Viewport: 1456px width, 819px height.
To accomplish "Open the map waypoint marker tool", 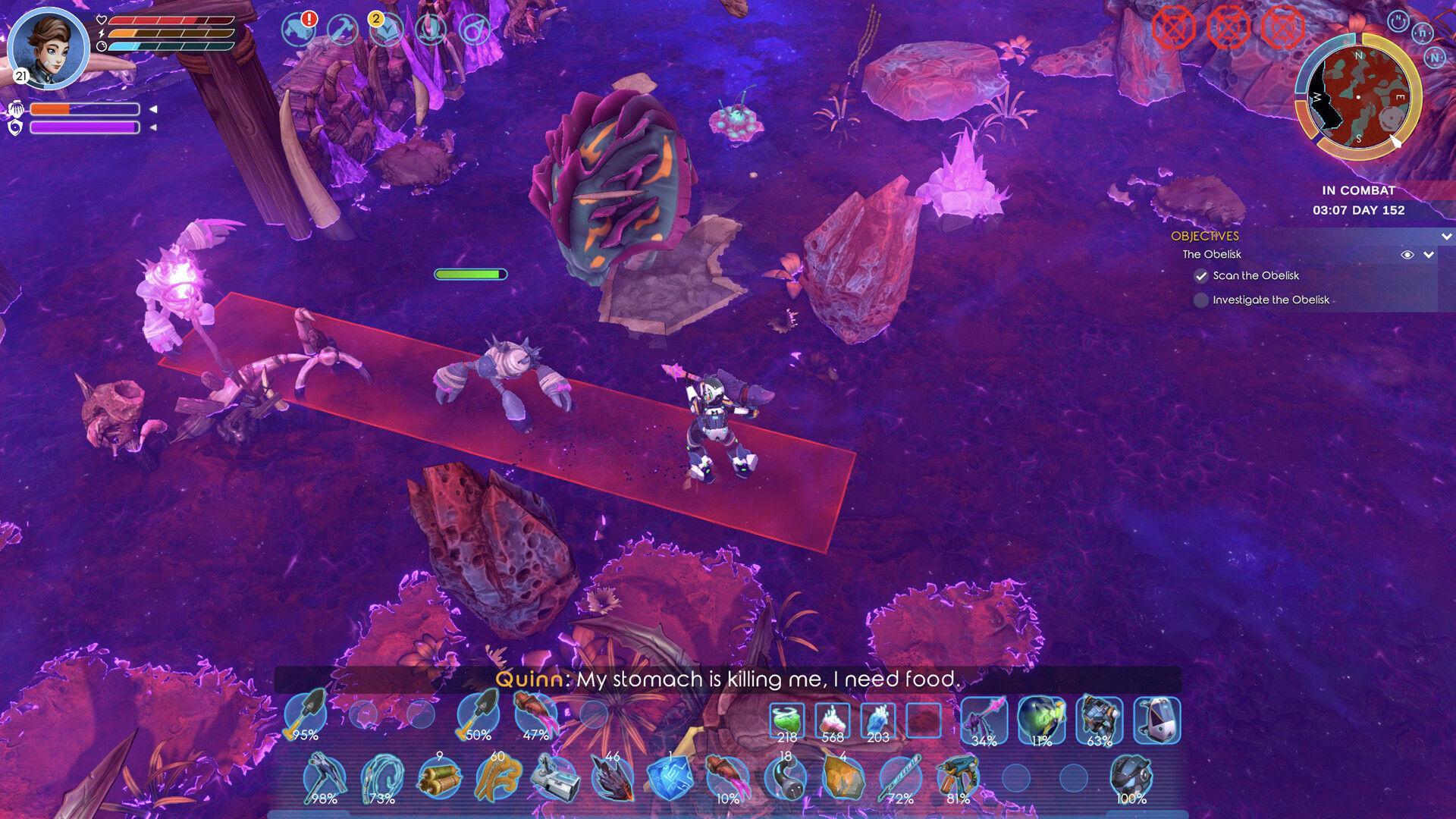I will pos(475,32).
